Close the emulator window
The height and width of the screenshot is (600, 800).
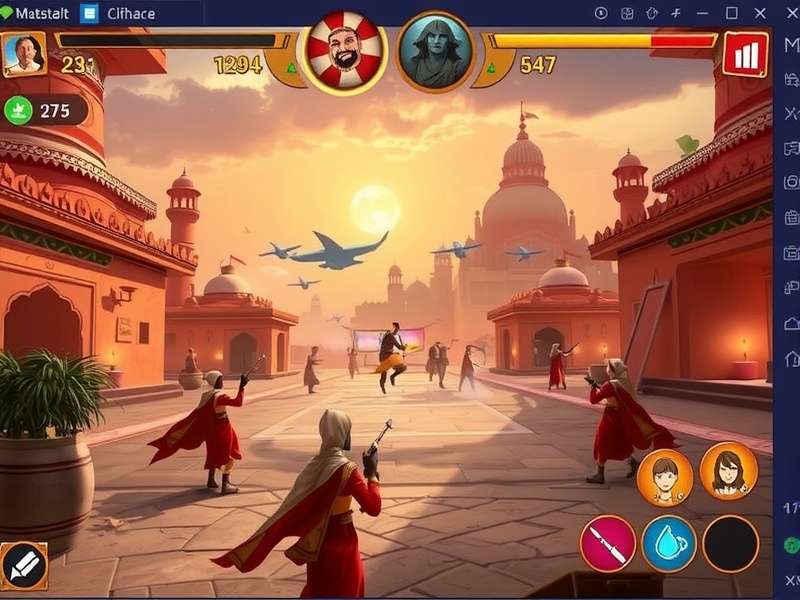coord(759,13)
